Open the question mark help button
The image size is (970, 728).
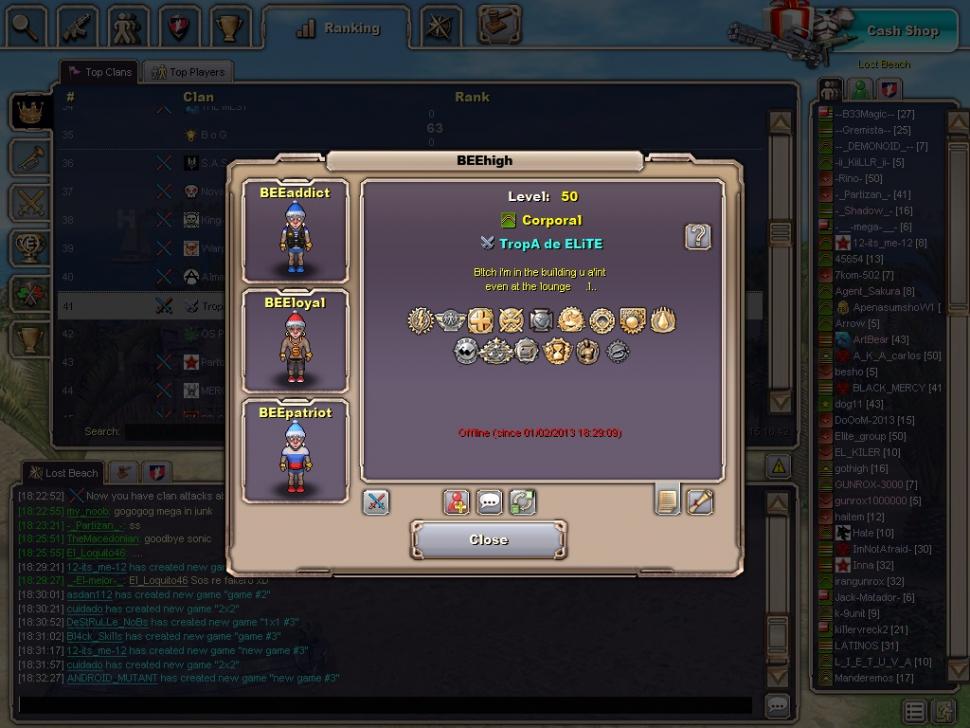[697, 236]
